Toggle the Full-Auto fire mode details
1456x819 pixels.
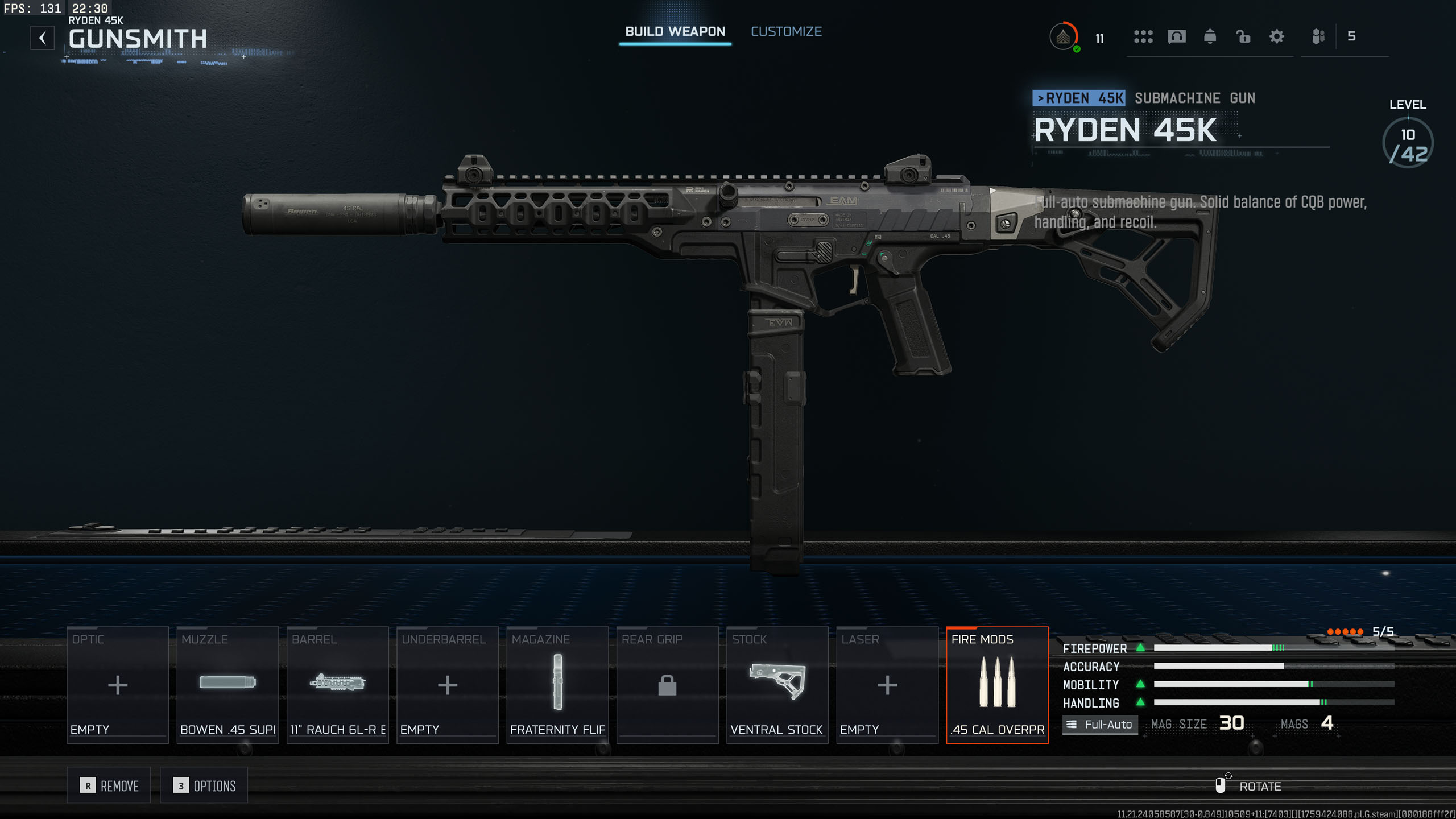[1100, 725]
